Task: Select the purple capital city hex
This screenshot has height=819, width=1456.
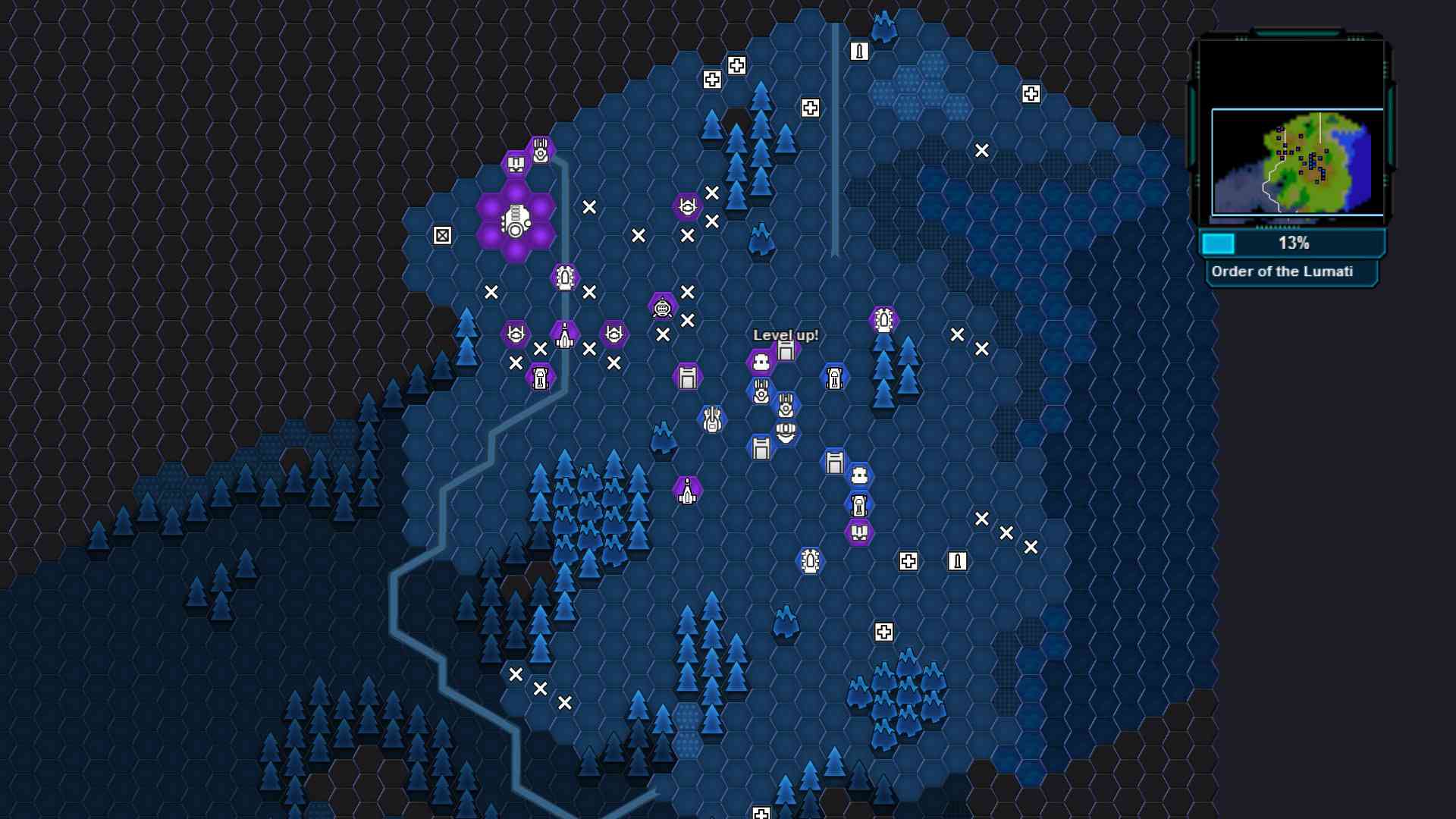Action: pos(514,220)
